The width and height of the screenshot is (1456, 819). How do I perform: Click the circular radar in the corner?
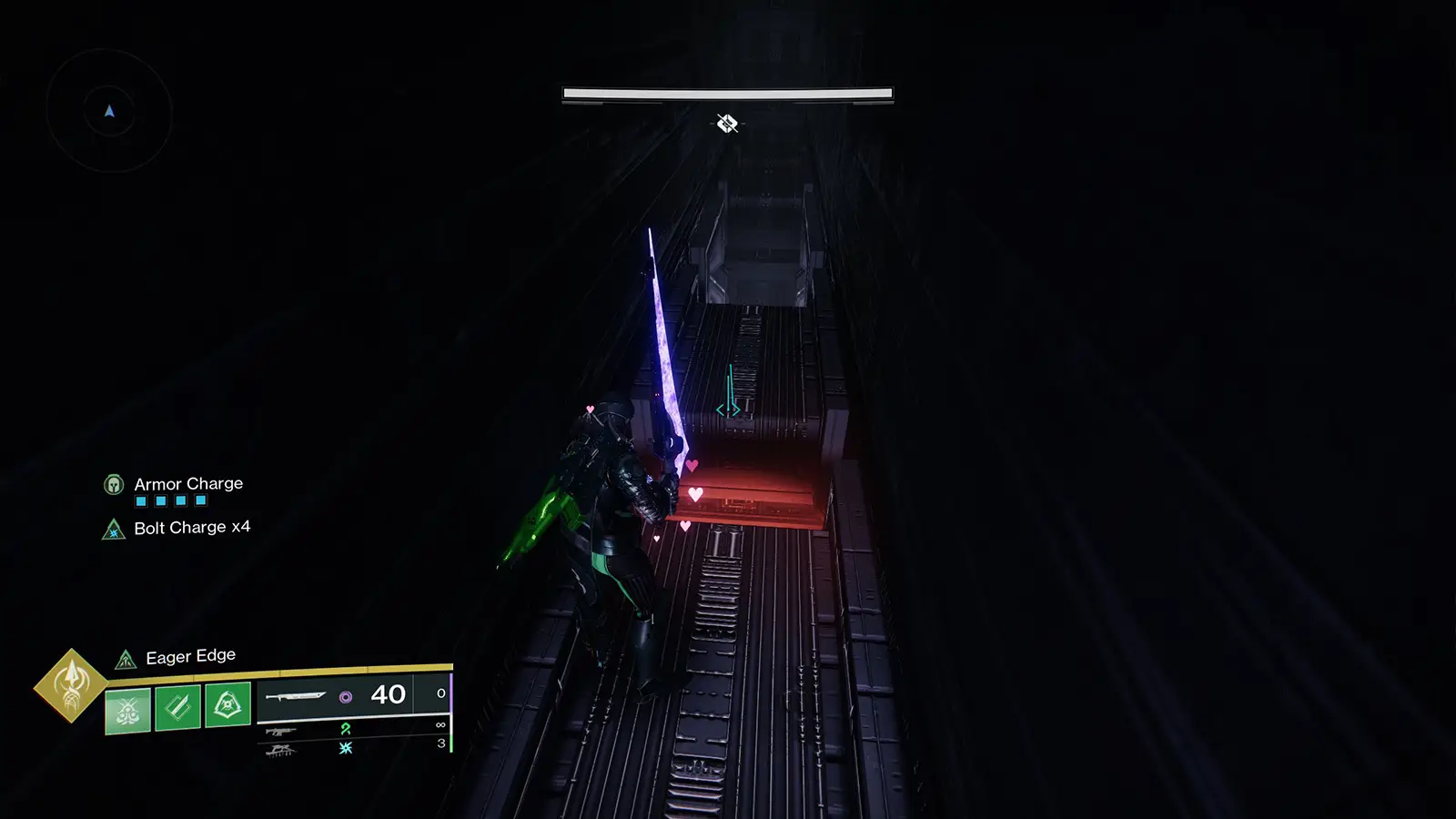tap(109, 111)
